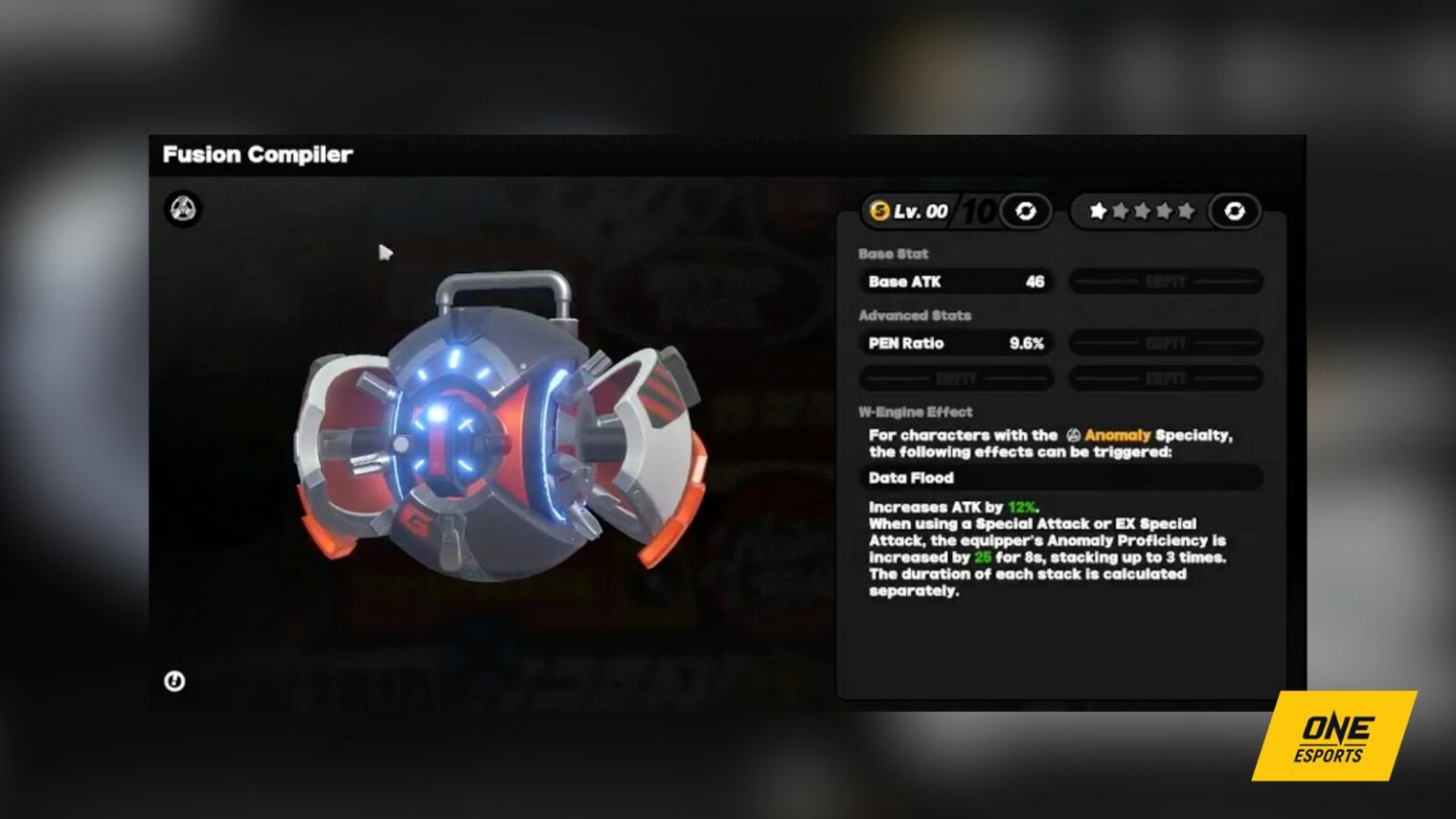Screen dimensions: 1456x819
Task: Select the power icon at the bottom left
Action: (x=176, y=681)
